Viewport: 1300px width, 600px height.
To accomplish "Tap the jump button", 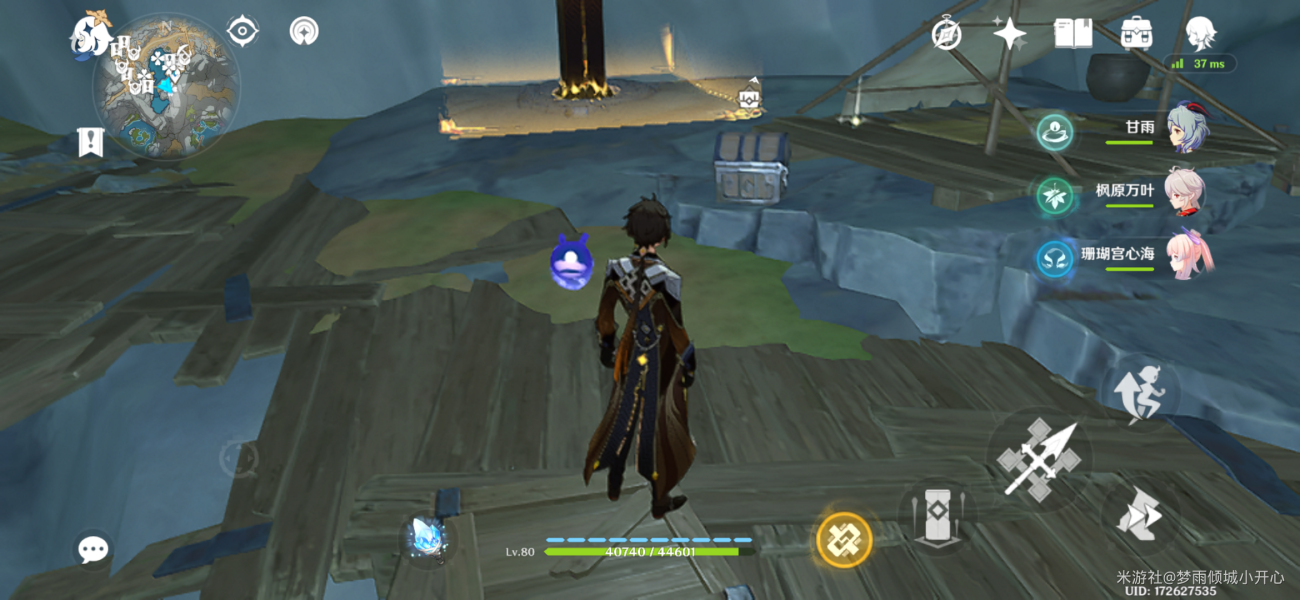I will pos(1140,516).
